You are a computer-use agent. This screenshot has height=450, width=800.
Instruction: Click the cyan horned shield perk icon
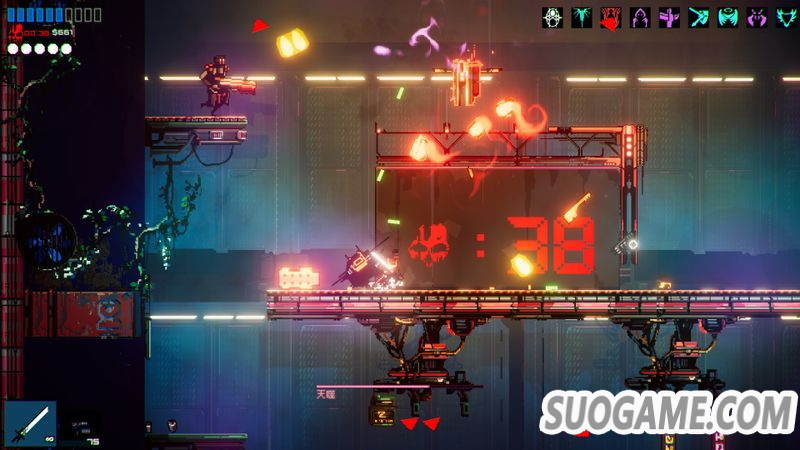[785, 17]
